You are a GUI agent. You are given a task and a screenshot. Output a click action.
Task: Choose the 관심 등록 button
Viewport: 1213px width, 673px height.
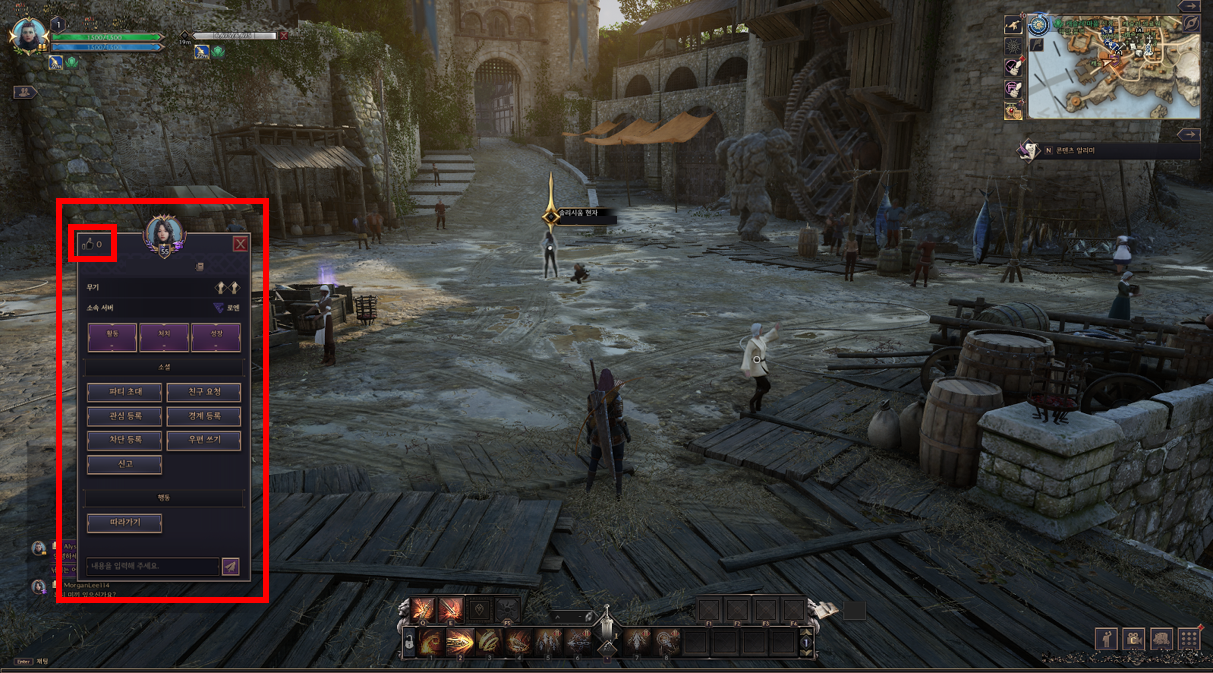(x=124, y=416)
